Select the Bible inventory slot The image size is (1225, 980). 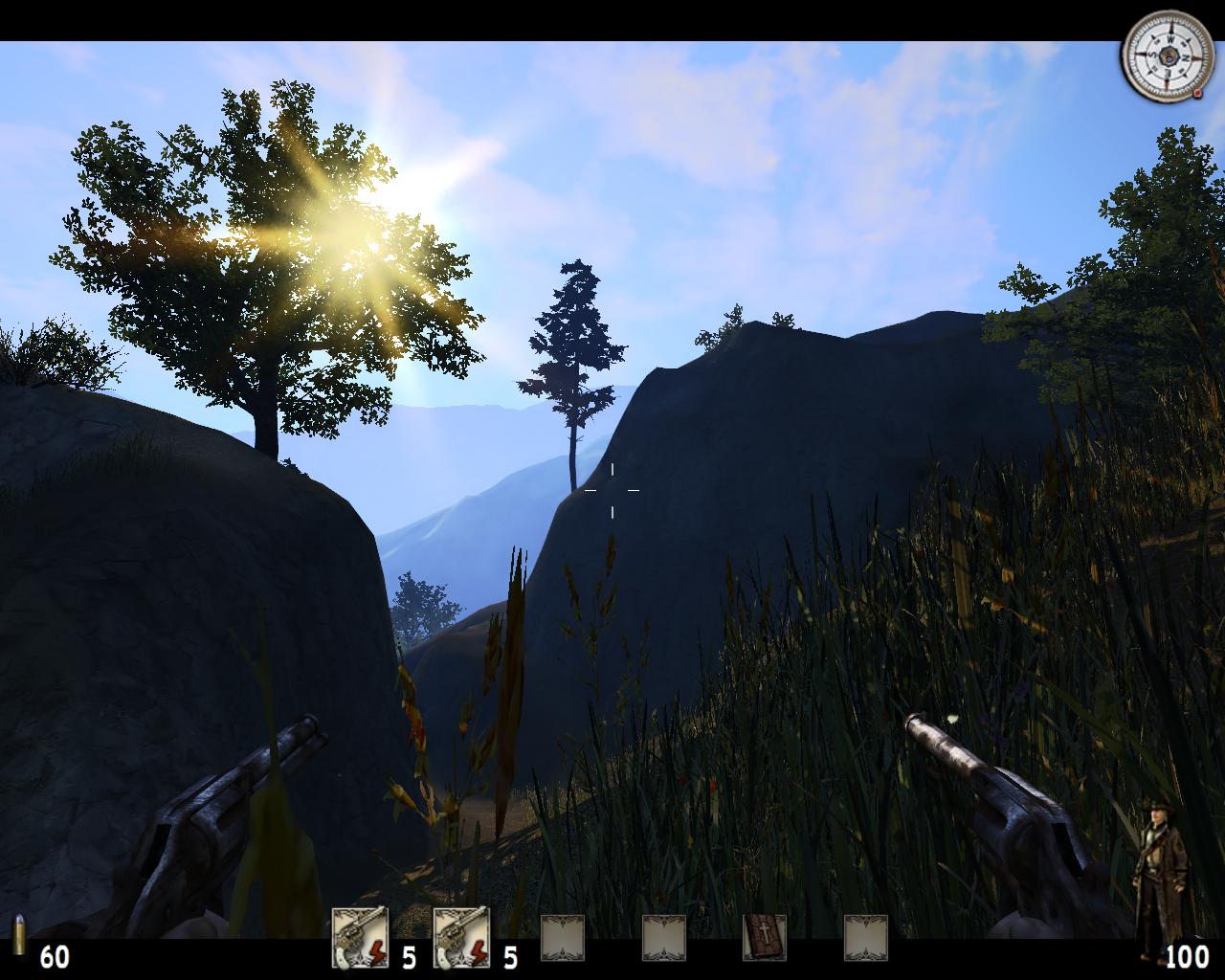click(x=765, y=937)
